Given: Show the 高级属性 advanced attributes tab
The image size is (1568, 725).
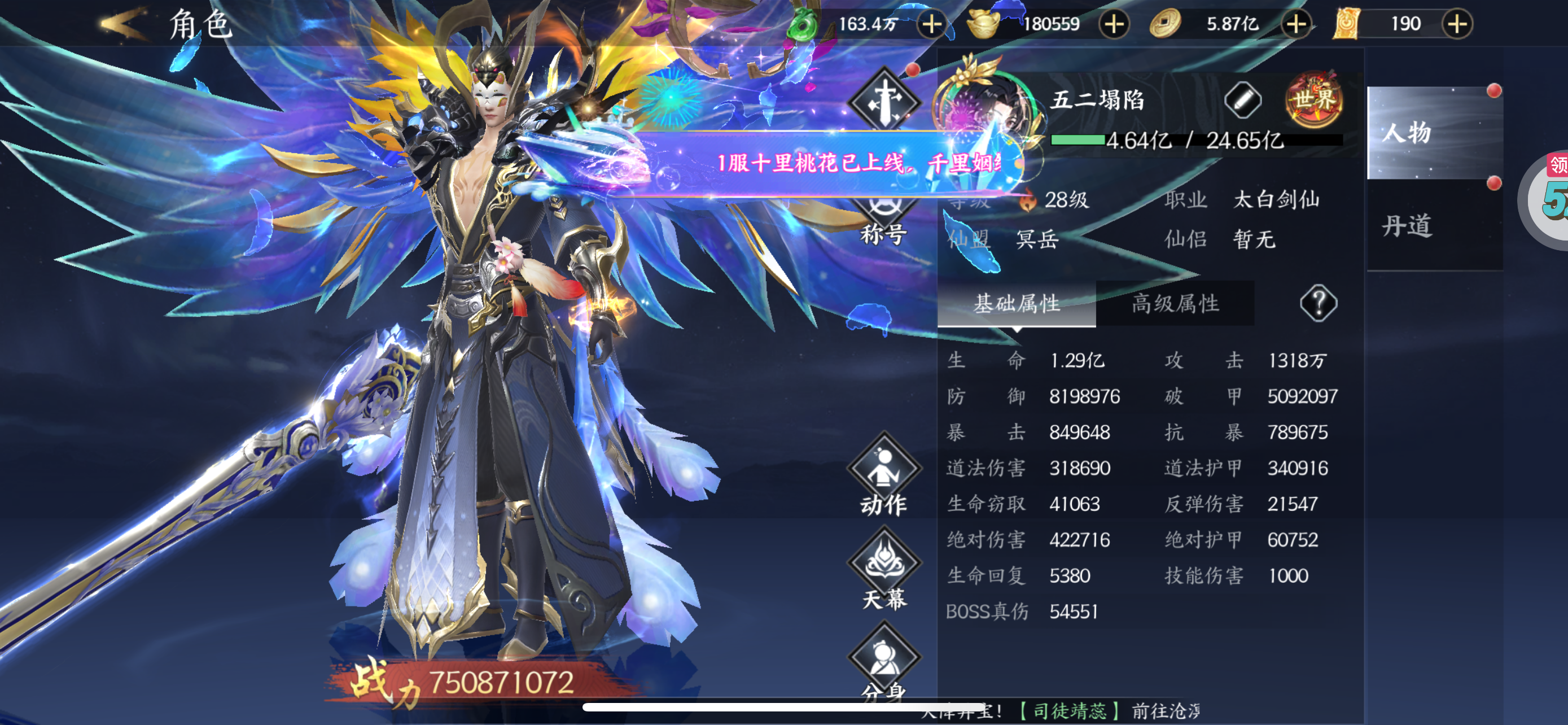Looking at the screenshot, I should (1175, 303).
